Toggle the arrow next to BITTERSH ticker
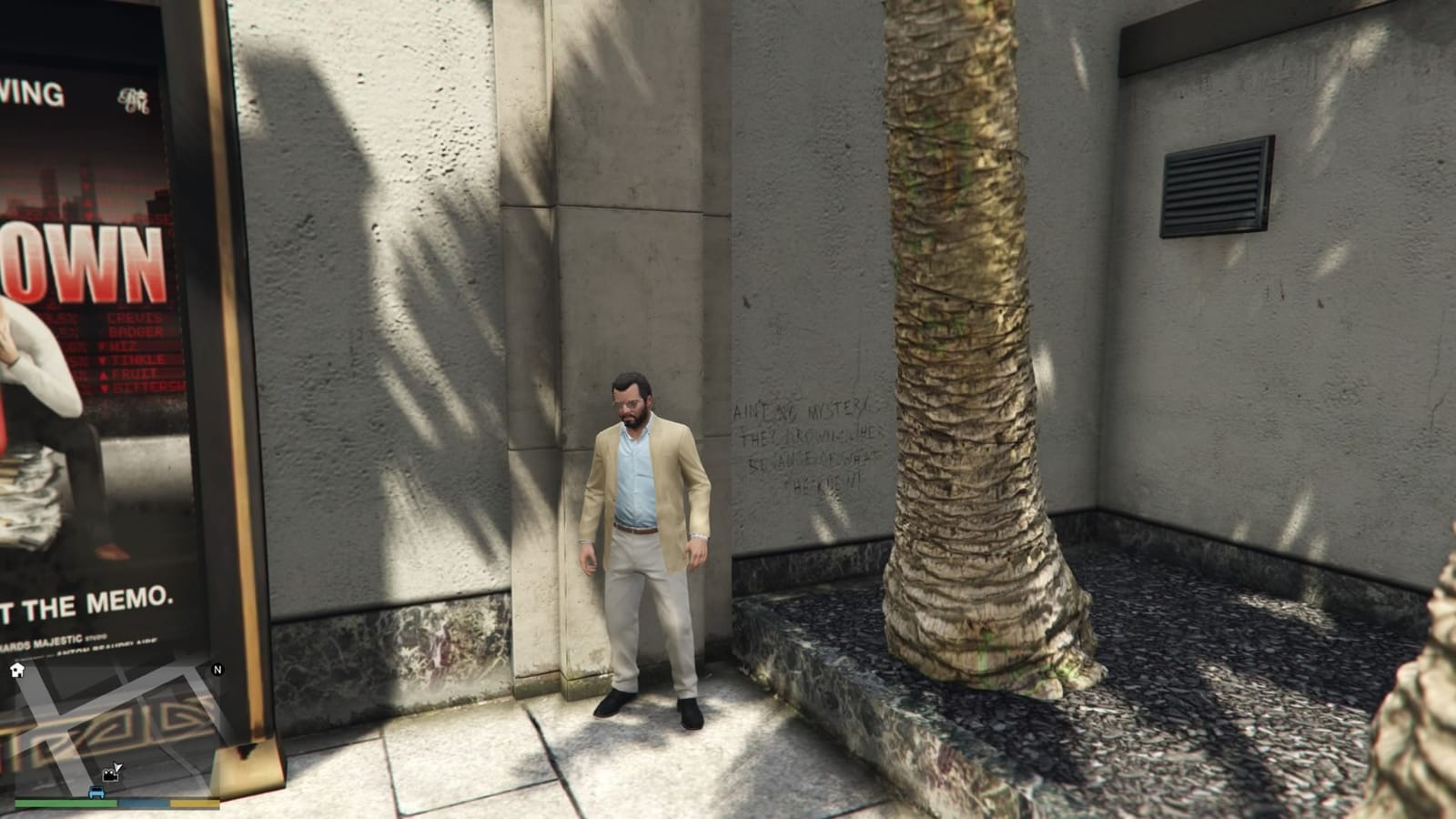1456x819 pixels. [x=104, y=388]
